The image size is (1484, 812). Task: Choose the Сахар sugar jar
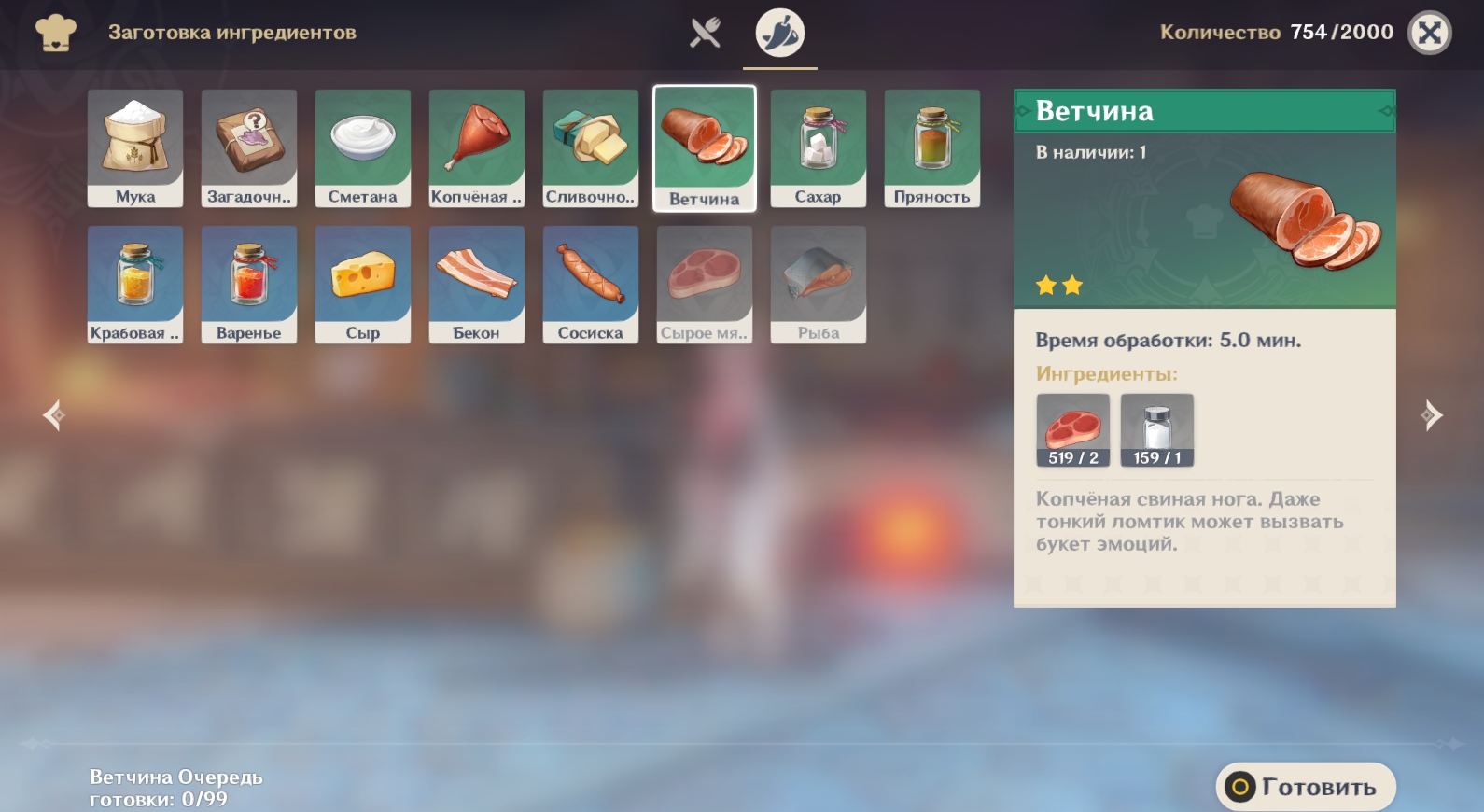click(819, 147)
